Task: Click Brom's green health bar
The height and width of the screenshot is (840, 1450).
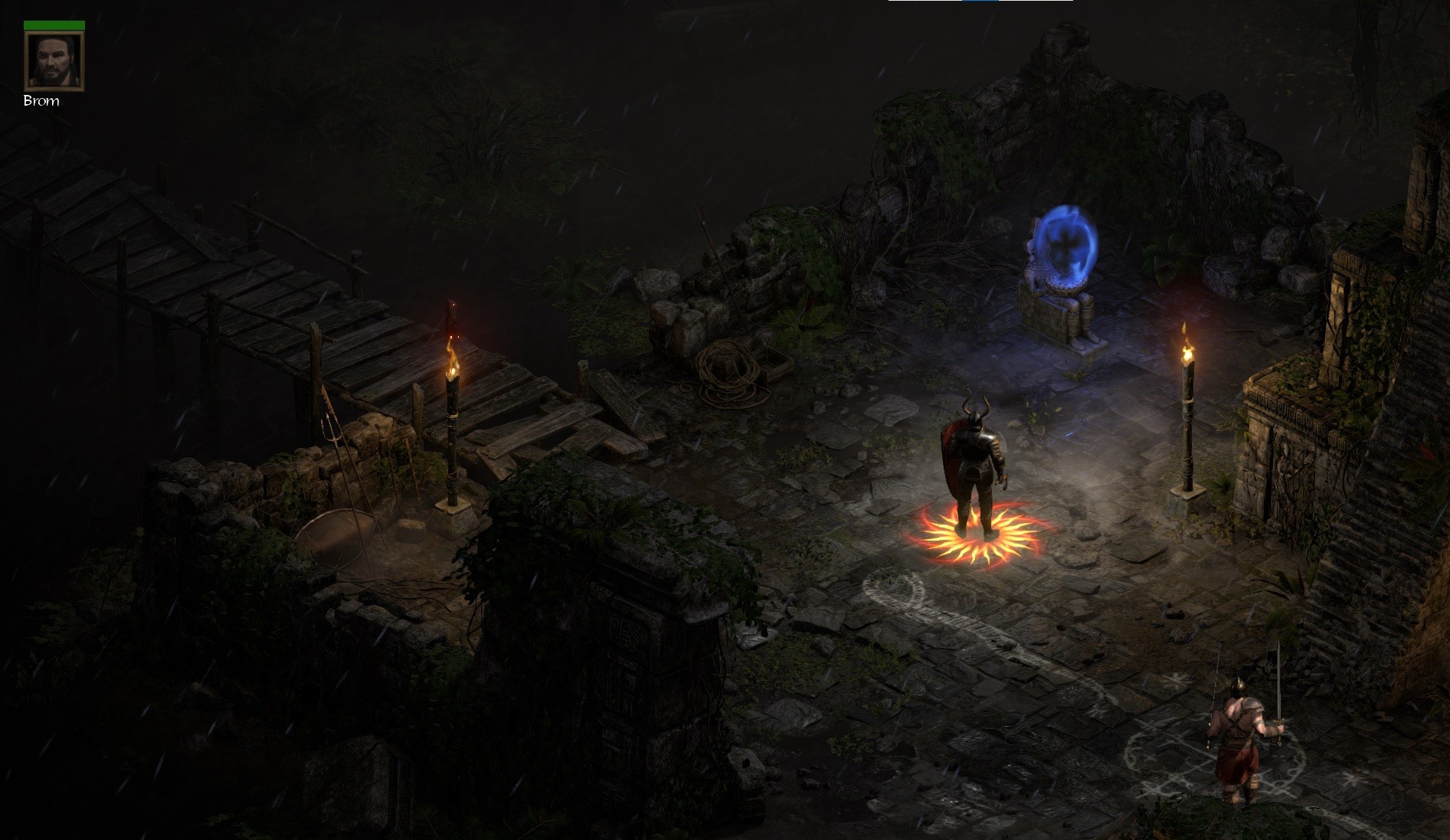Action: pyautogui.click(x=54, y=25)
